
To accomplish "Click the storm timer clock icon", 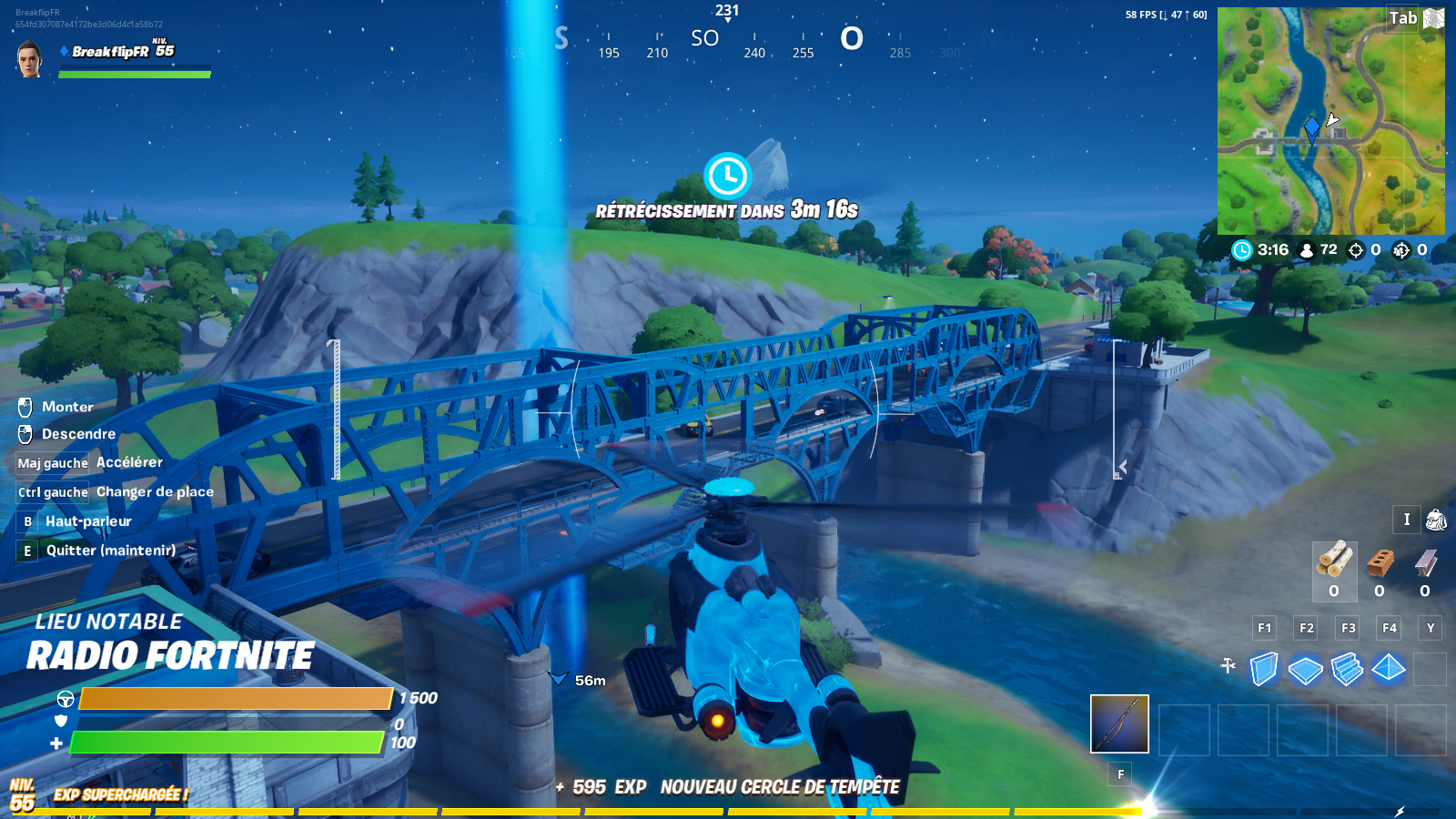I will click(x=1241, y=249).
